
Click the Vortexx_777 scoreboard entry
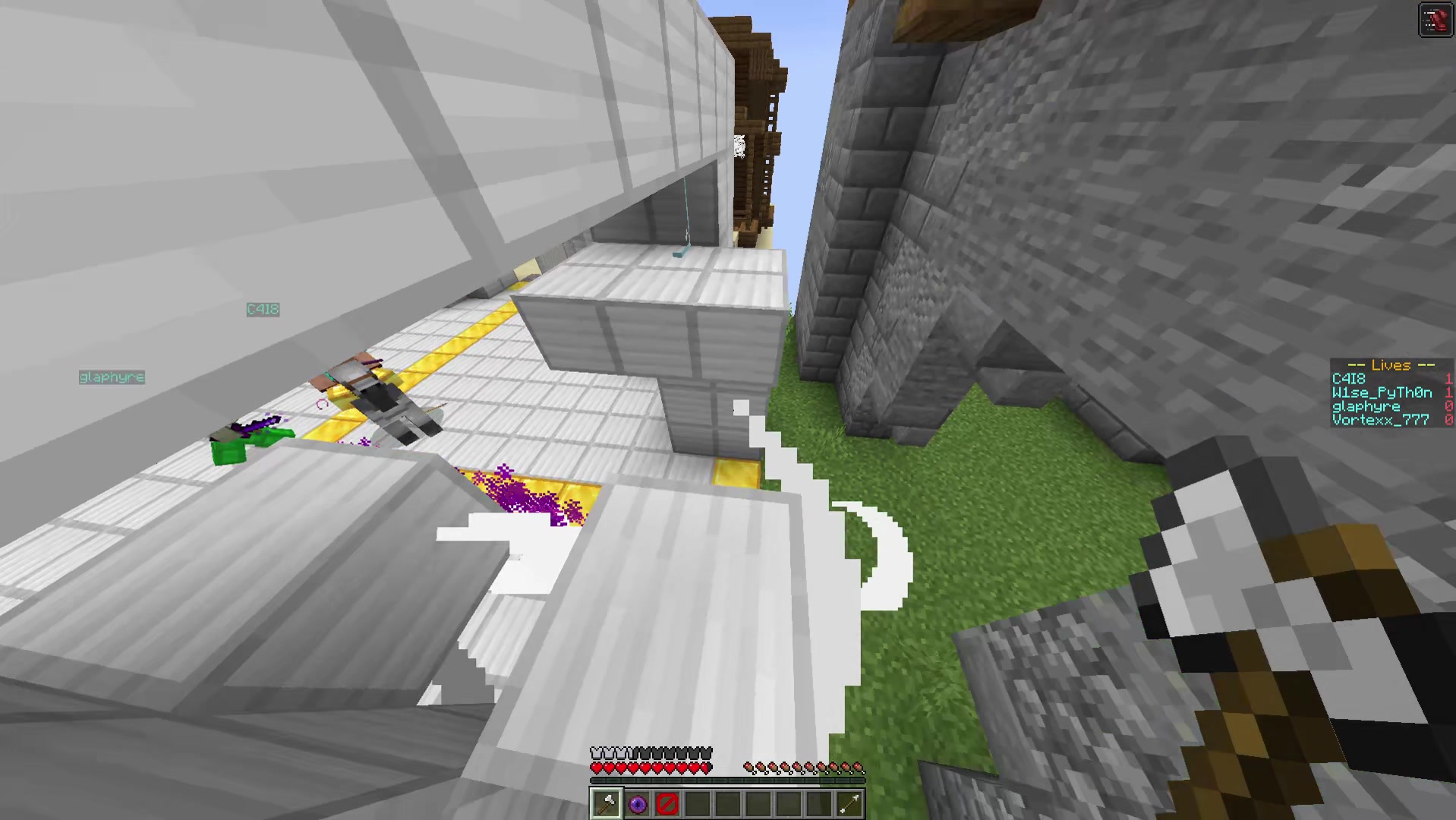[1379, 420]
